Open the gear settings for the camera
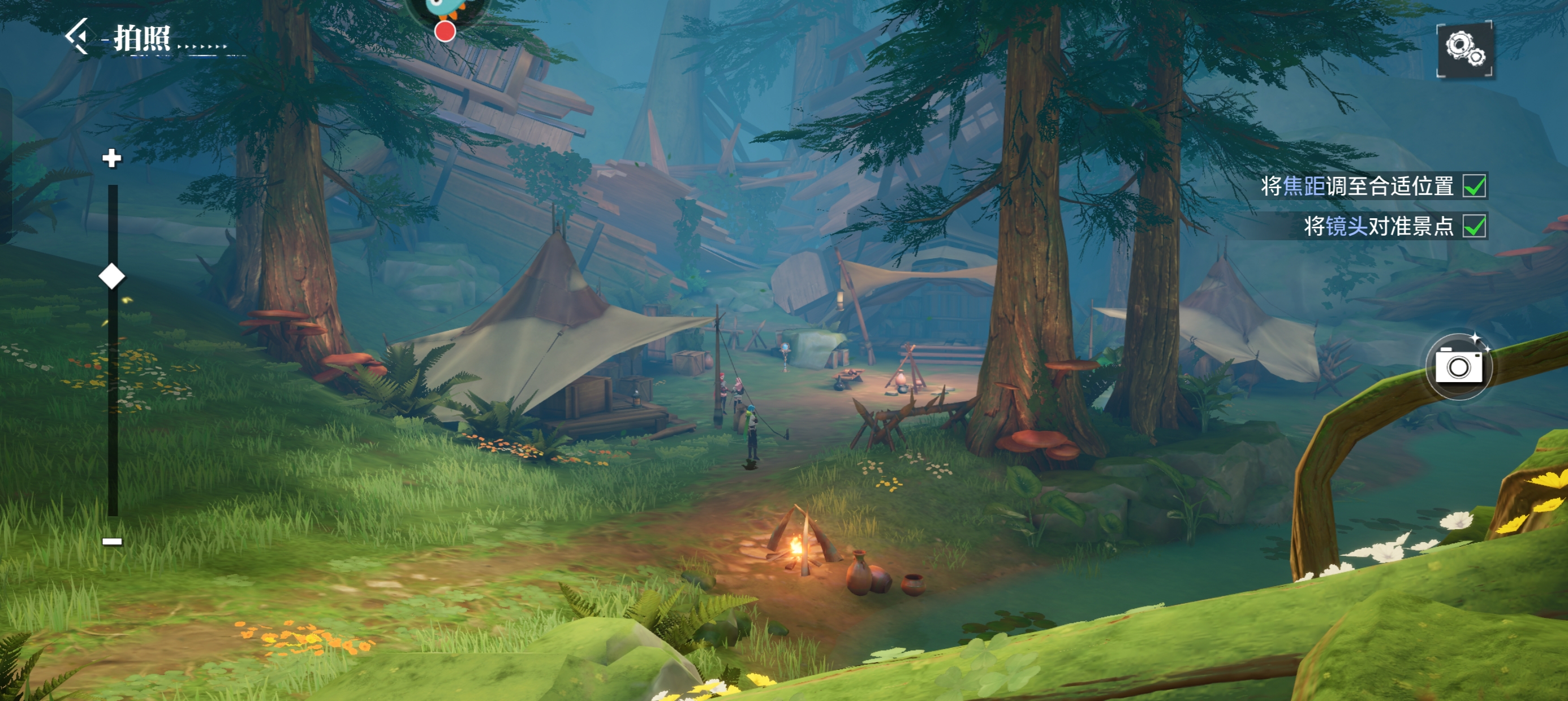Image resolution: width=1568 pixels, height=701 pixels. 1464,49
